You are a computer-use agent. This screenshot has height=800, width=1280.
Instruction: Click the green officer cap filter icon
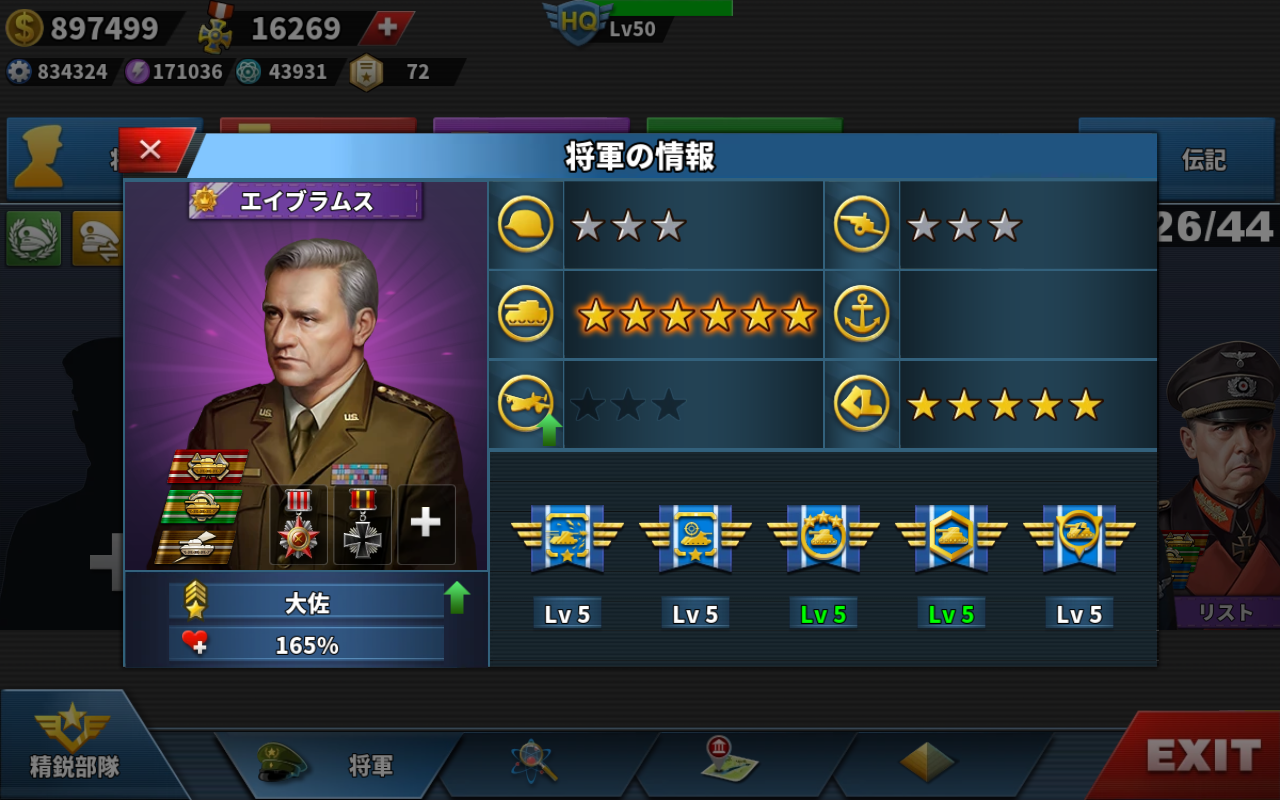coord(34,238)
